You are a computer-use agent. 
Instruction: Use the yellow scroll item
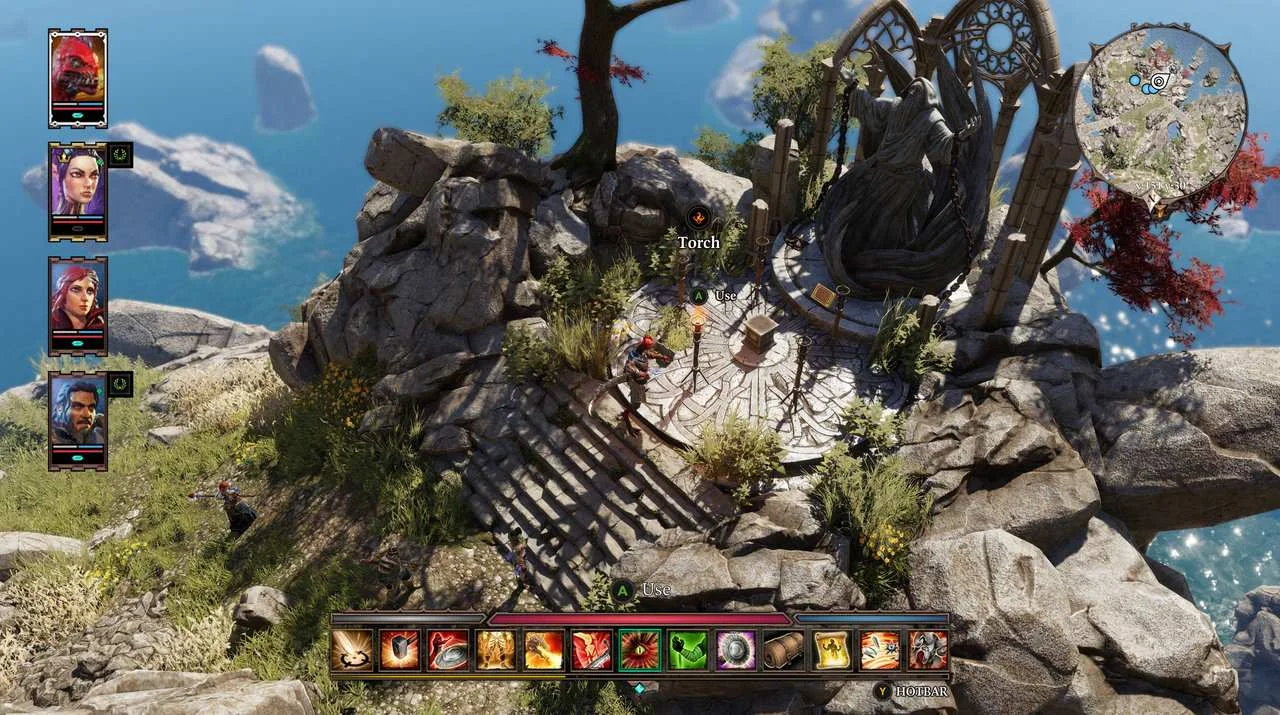[x=832, y=650]
